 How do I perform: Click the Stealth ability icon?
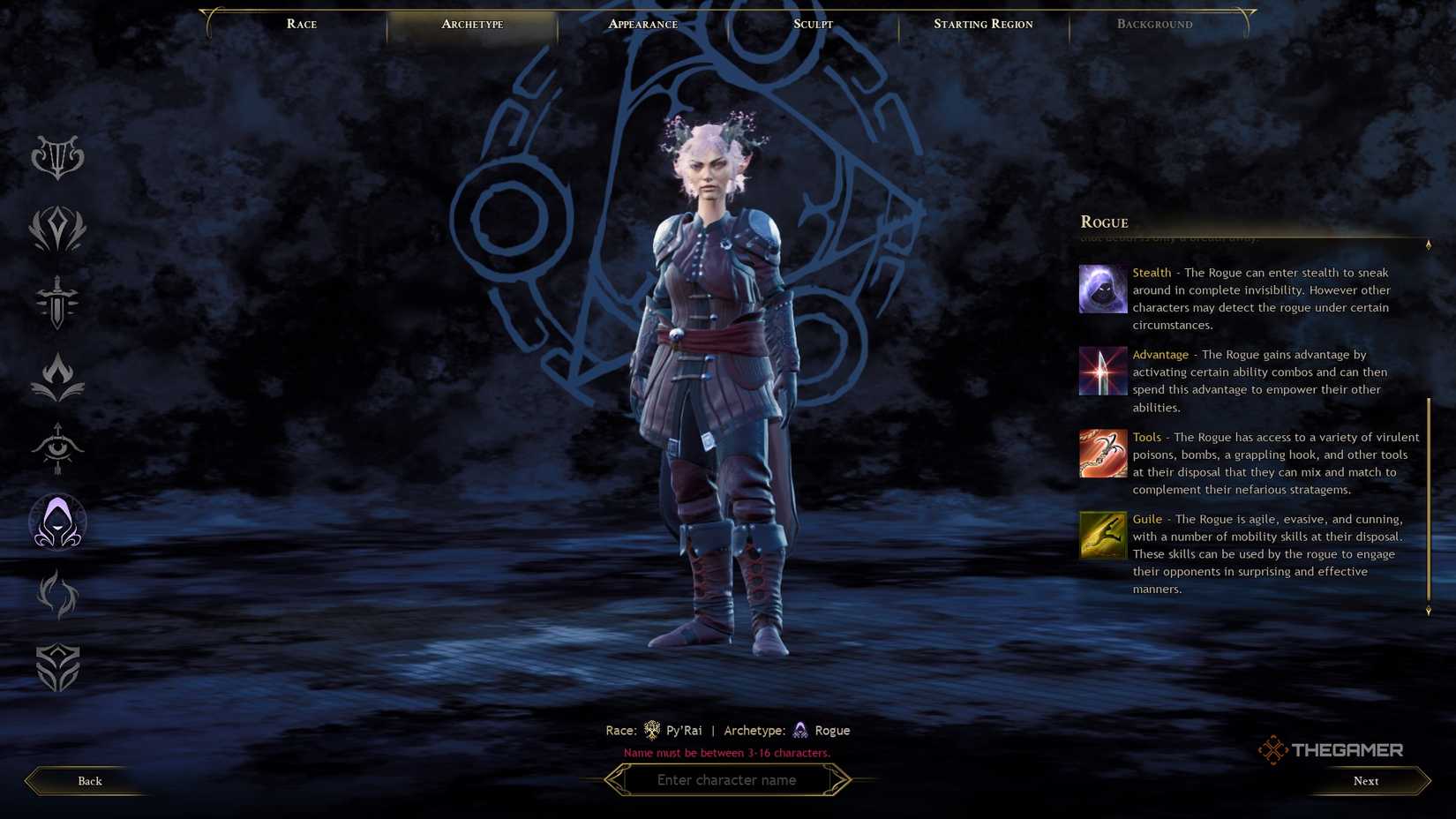[1102, 289]
